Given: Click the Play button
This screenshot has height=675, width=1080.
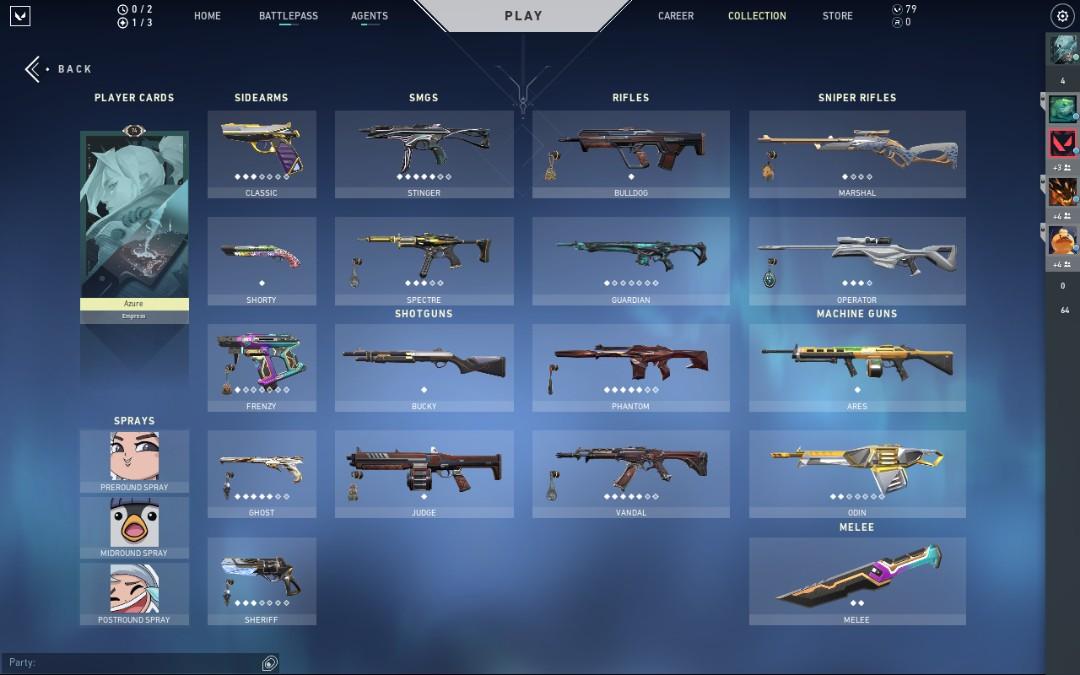Looking at the screenshot, I should pos(523,16).
